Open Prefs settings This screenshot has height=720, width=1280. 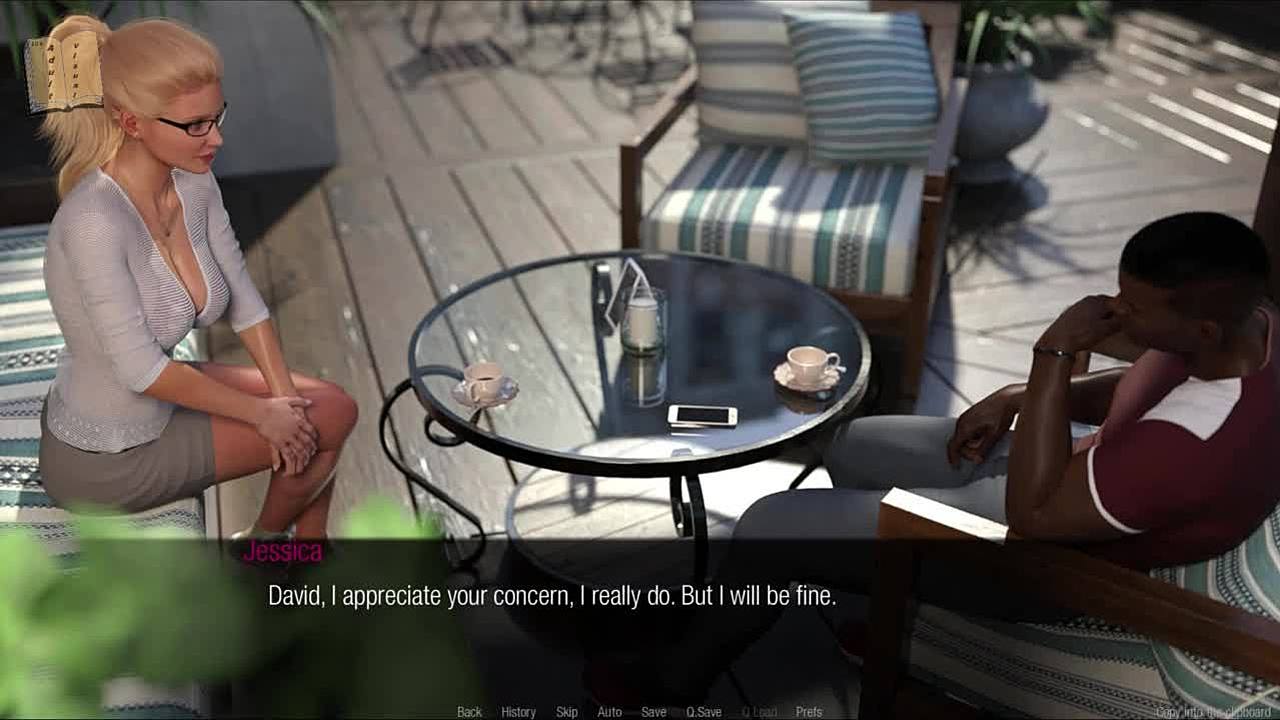(809, 712)
